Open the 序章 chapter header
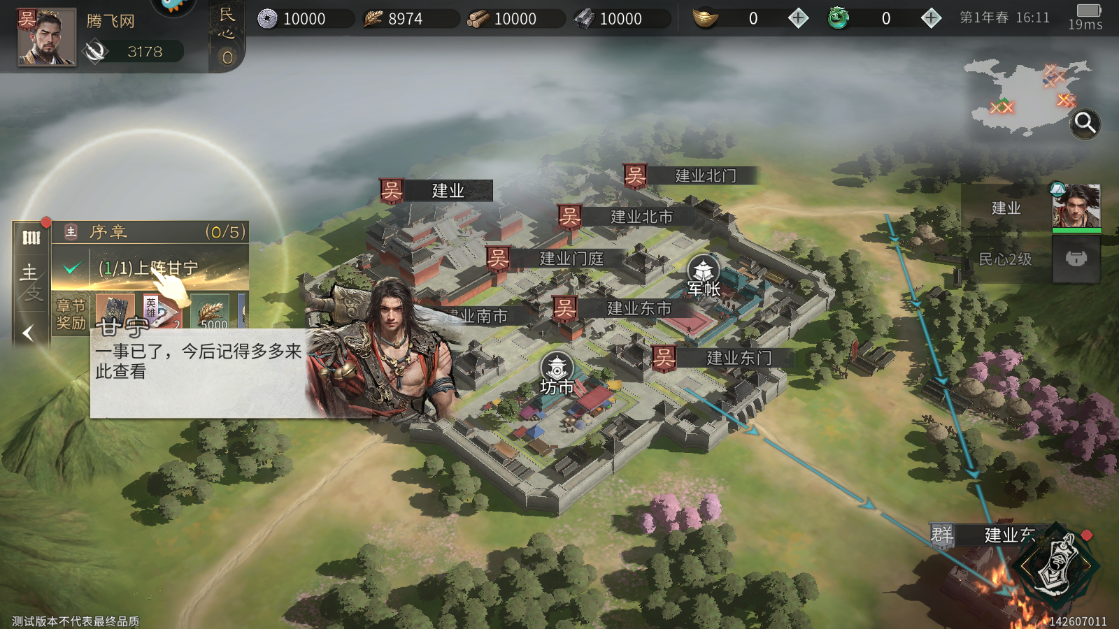1119x629 pixels. tap(150, 232)
